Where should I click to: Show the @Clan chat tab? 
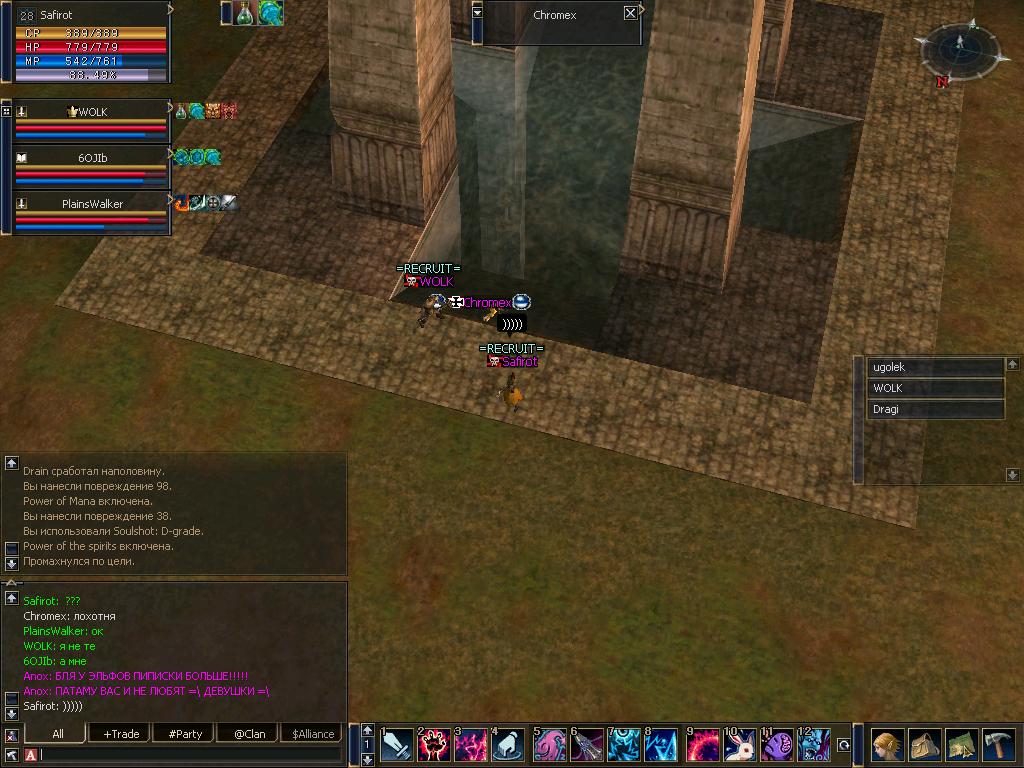pos(249,734)
